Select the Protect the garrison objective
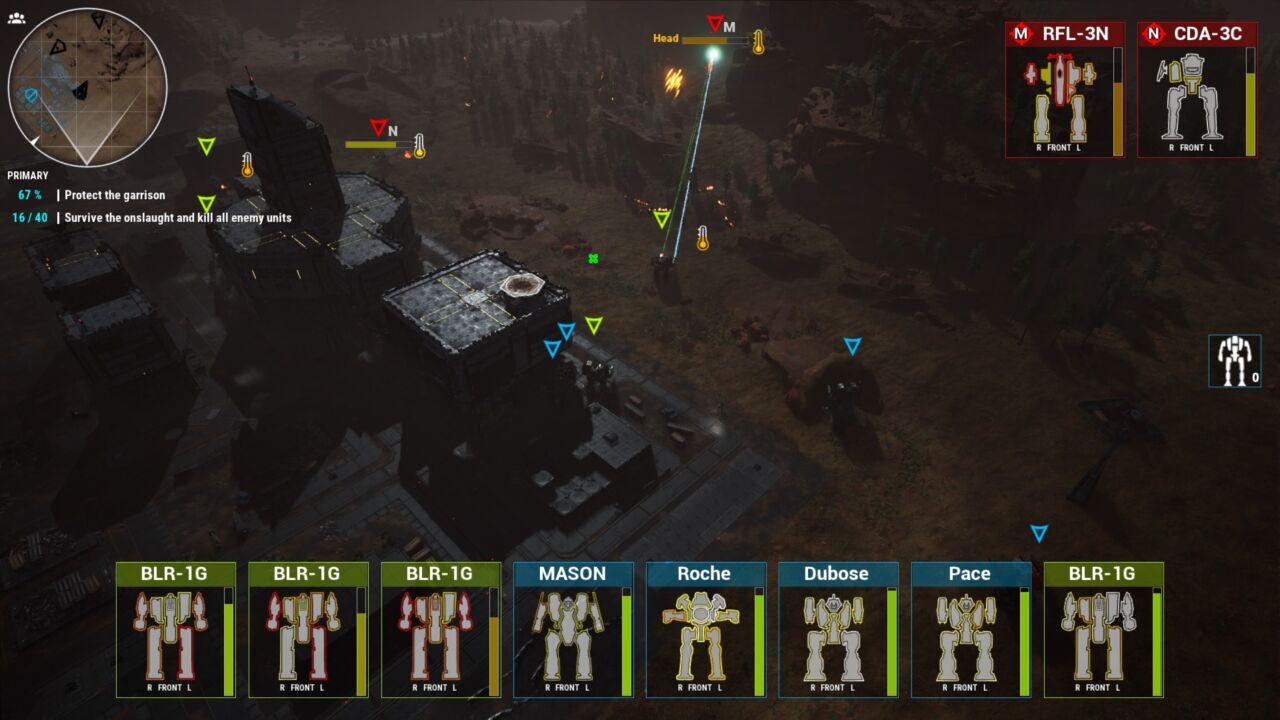This screenshot has height=720, width=1280. coord(114,195)
